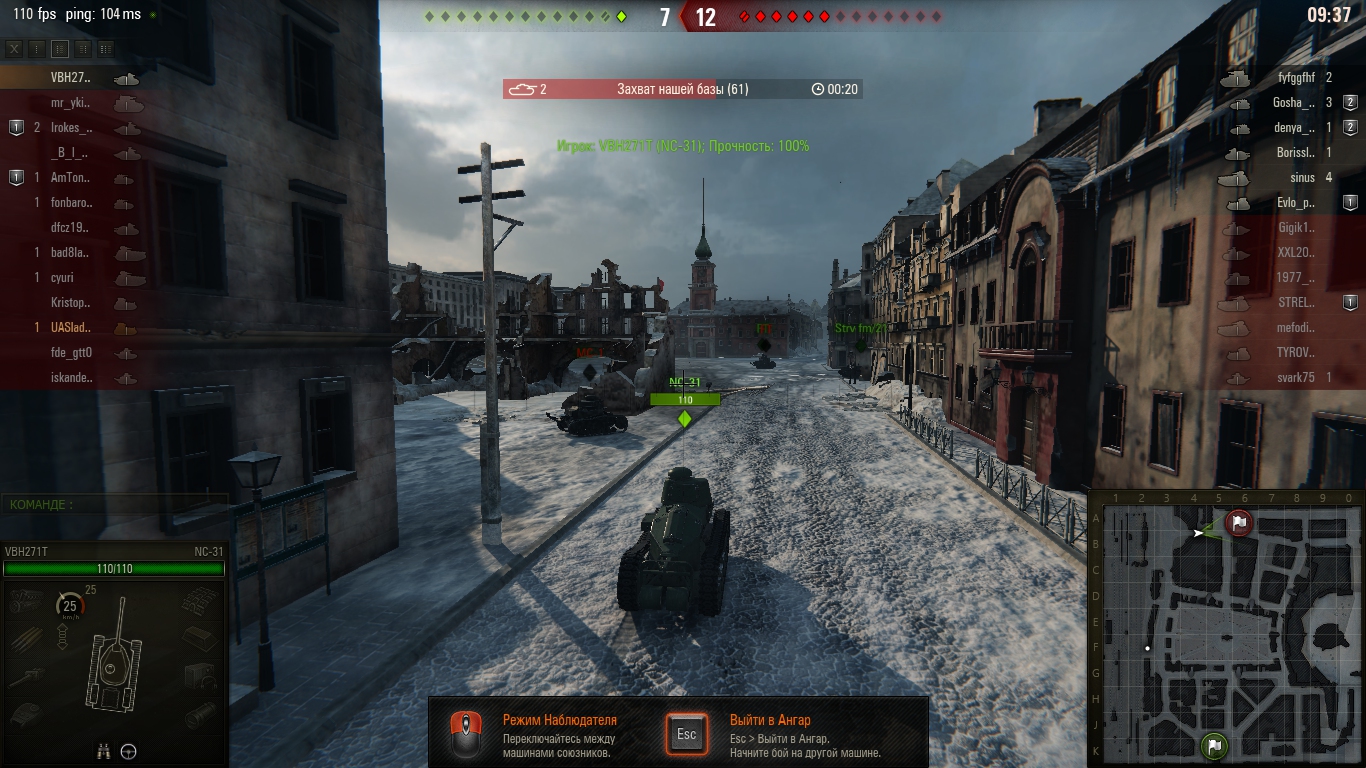Viewport: 1366px width, 768px height.
Task: Click the binoculars icon in damage panel
Action: [x=103, y=752]
